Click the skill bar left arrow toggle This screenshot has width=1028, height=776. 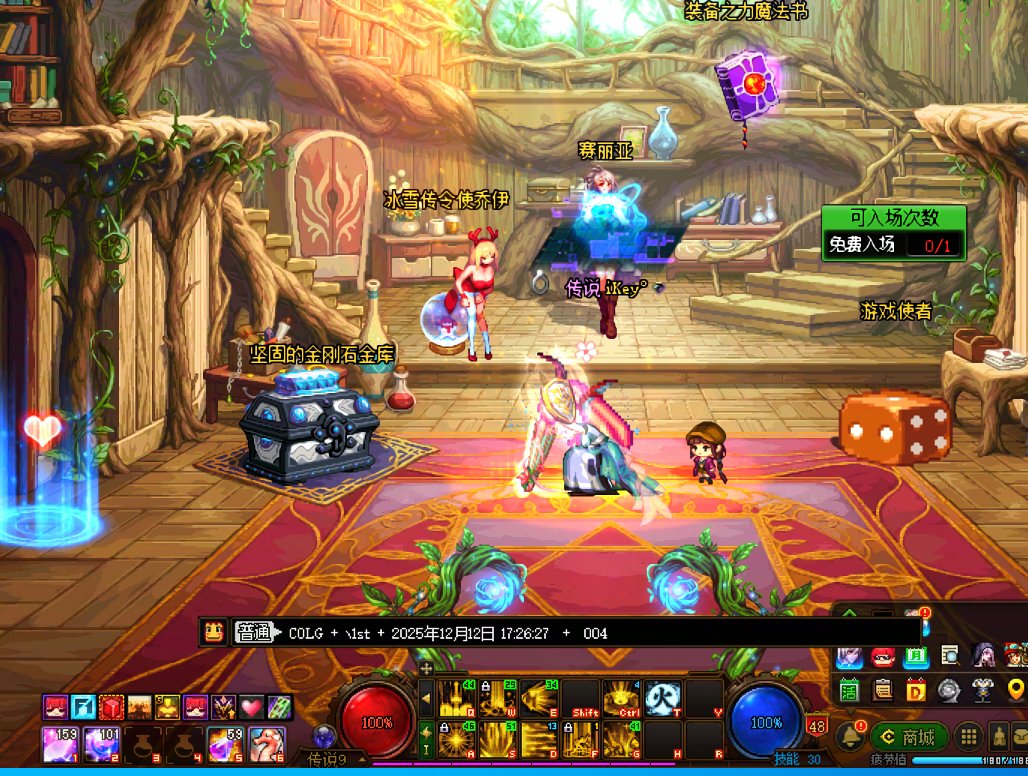pyautogui.click(x=426, y=698)
